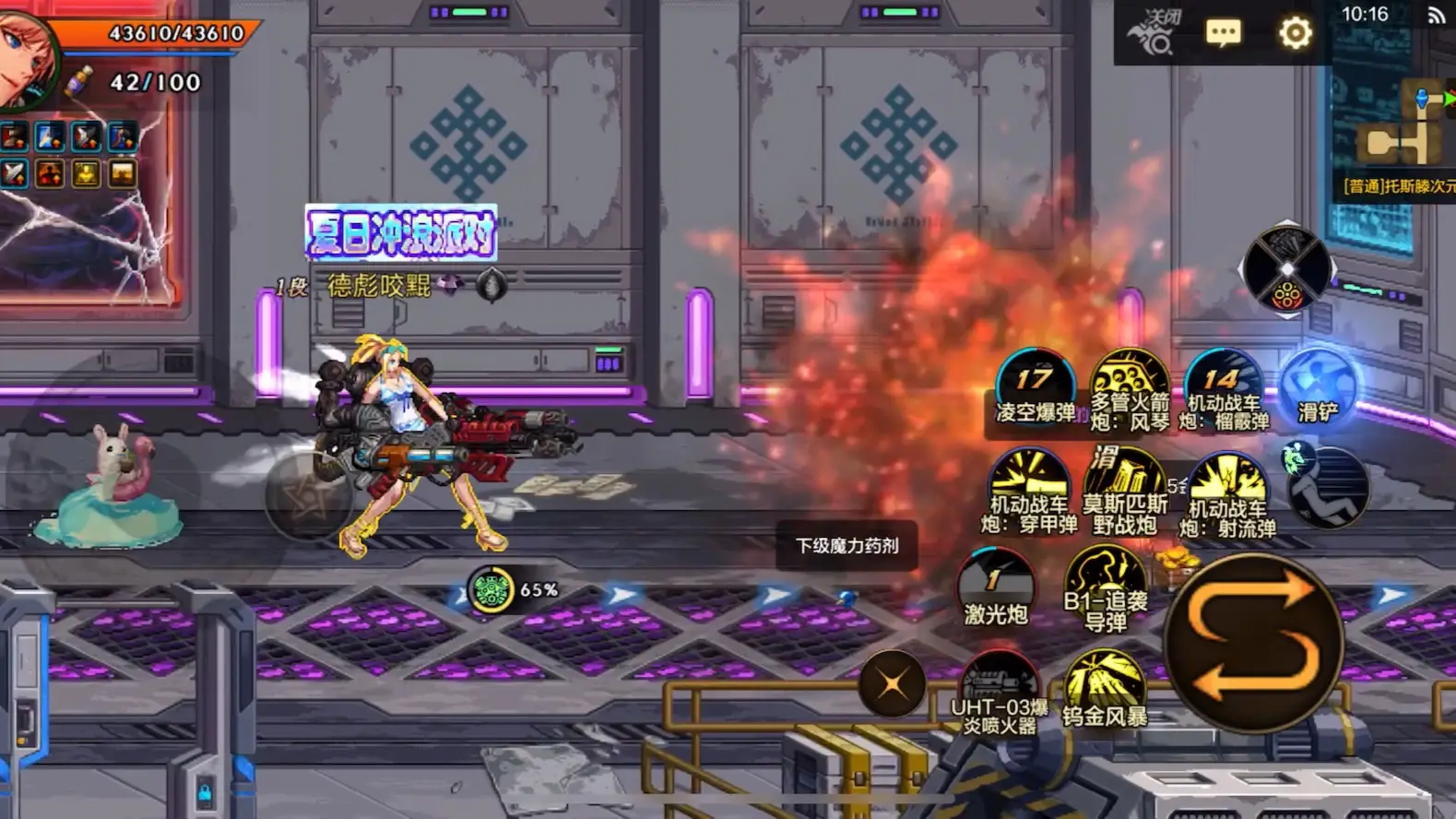Image resolution: width=1456 pixels, height=819 pixels.
Task: Tap the large orange arrow attack button
Action: [1254, 642]
